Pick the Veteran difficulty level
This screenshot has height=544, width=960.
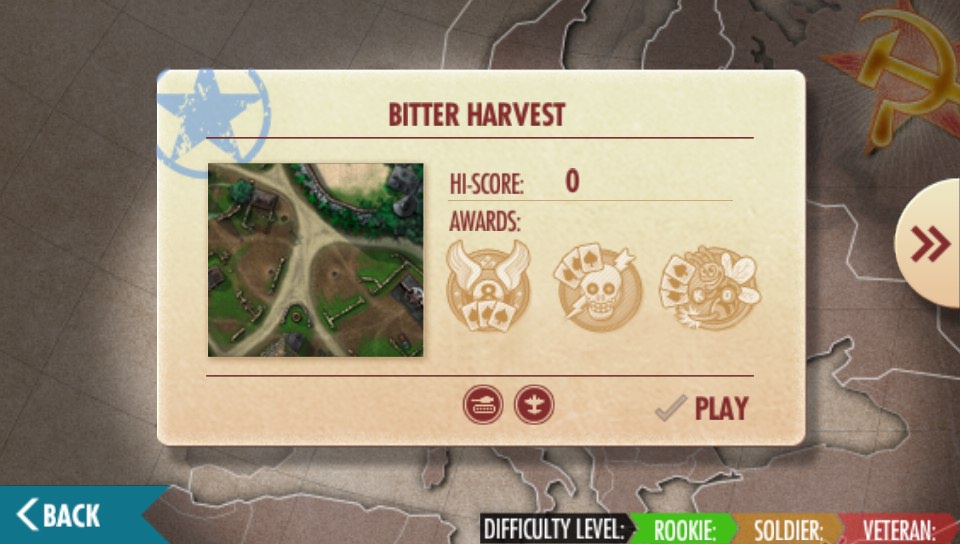897,529
